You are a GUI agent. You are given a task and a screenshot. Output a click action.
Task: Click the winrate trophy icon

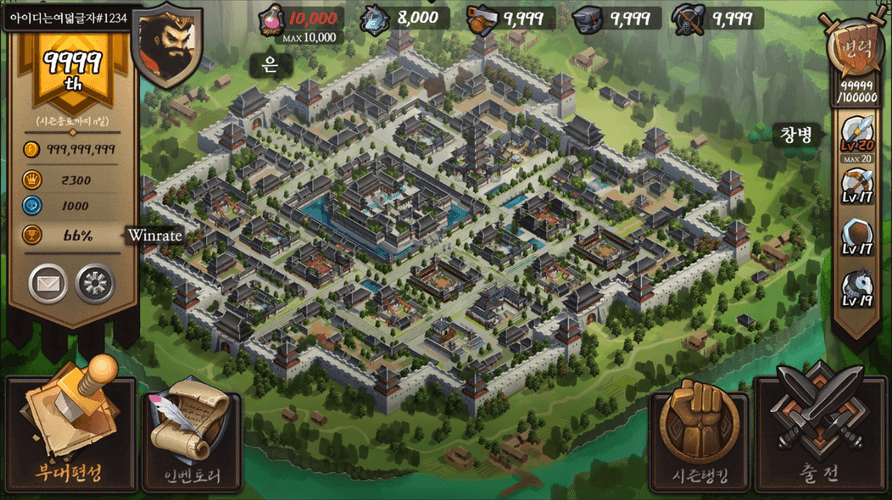(31, 235)
